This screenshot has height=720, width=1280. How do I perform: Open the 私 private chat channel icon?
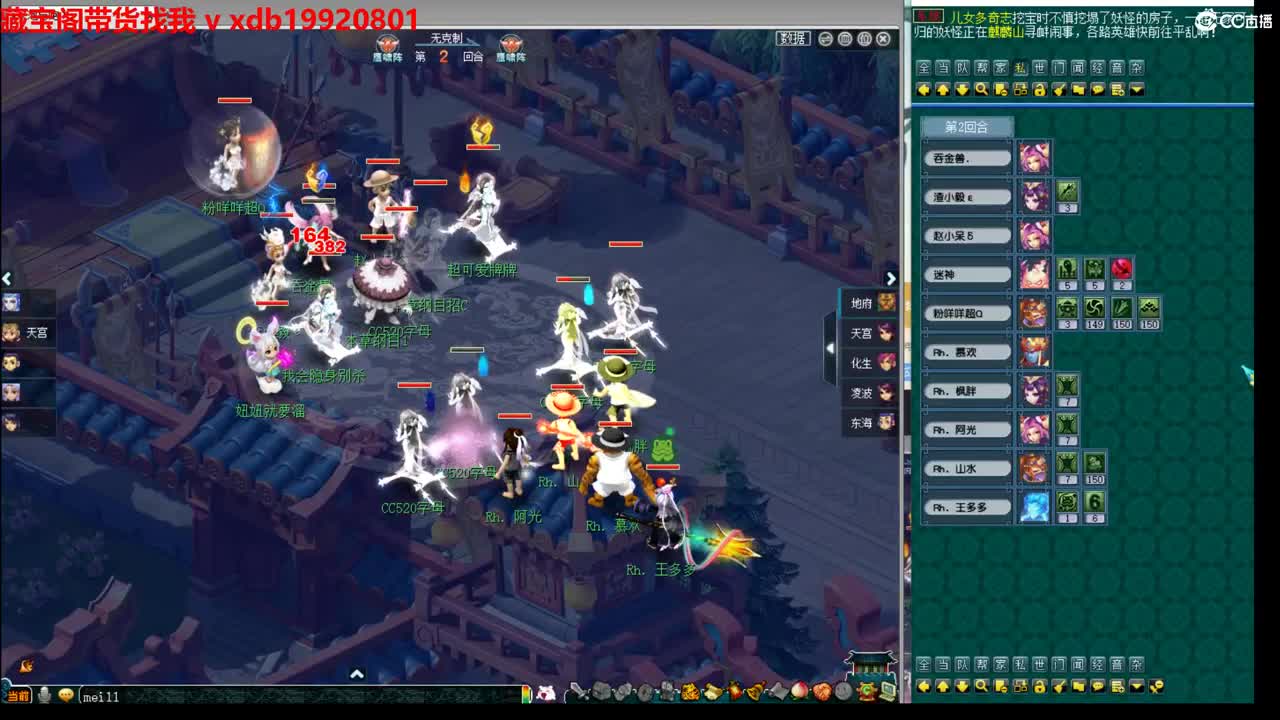point(1021,69)
